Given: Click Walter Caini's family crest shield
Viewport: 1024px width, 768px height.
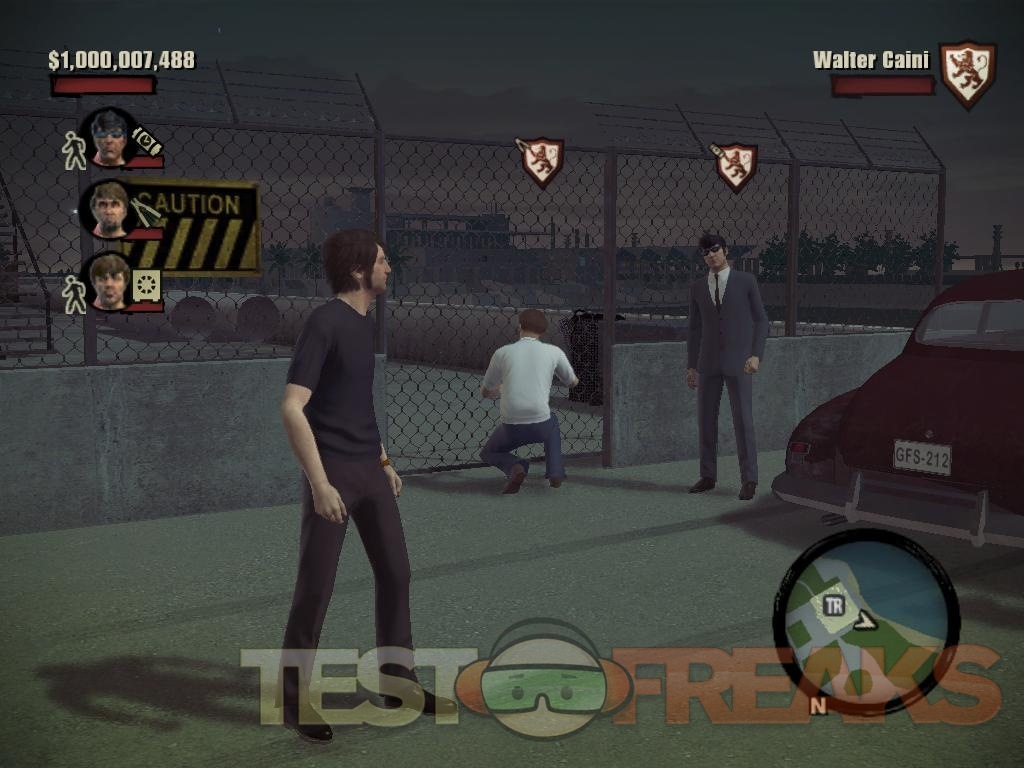Looking at the screenshot, I should [968, 73].
